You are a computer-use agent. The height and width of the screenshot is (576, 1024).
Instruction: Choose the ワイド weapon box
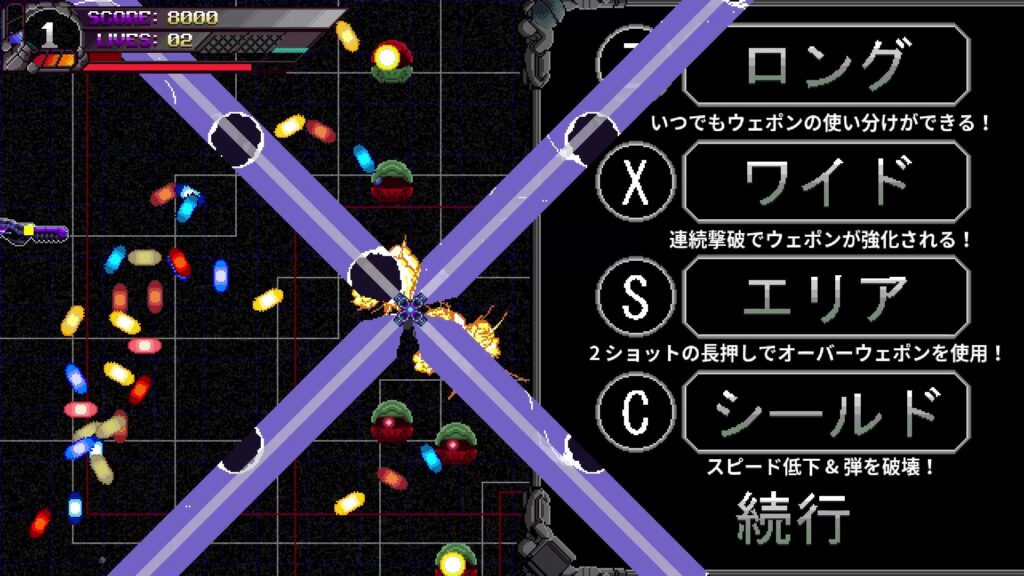[826, 182]
